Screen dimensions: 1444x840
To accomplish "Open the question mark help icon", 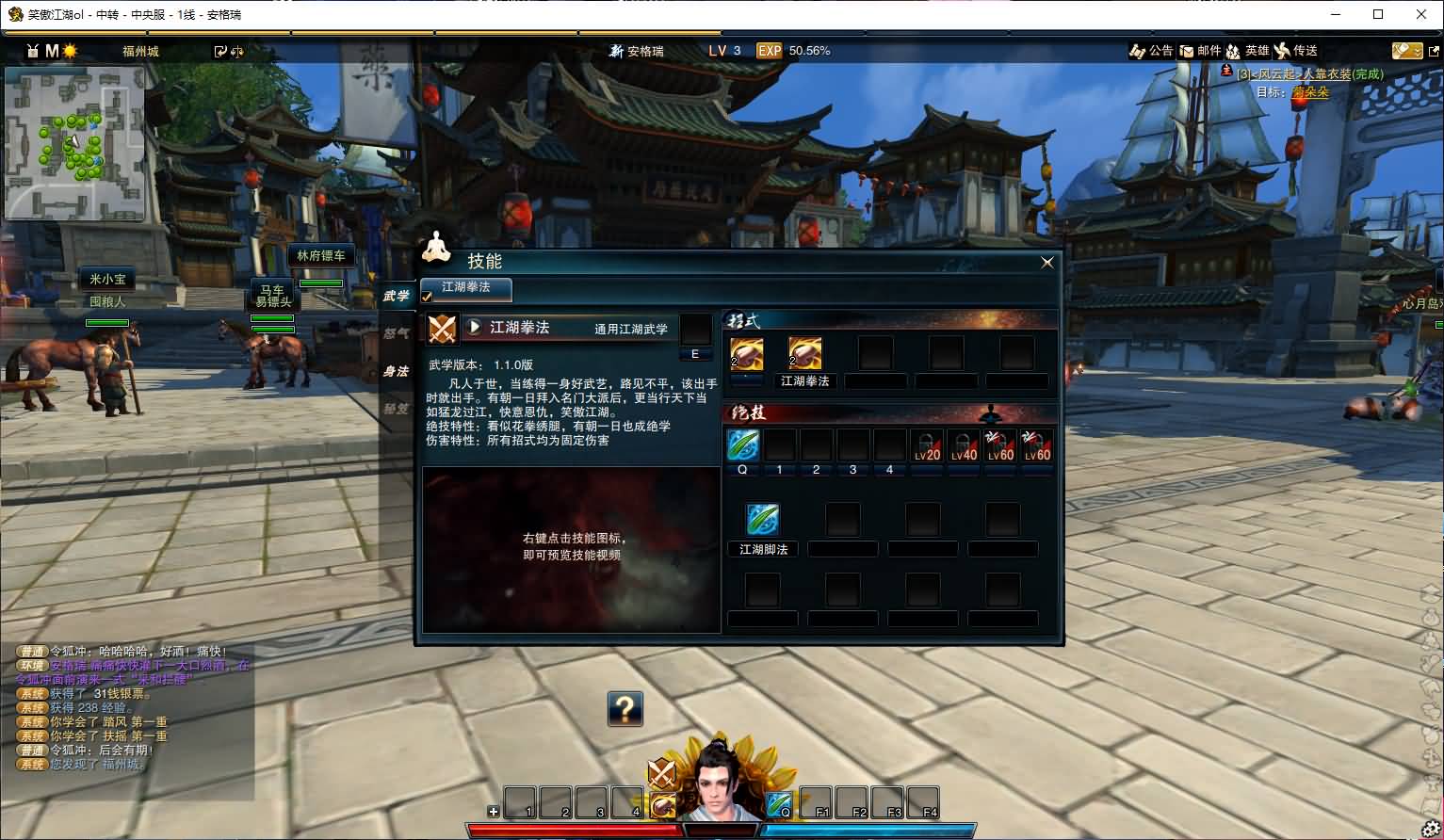I will [x=625, y=709].
